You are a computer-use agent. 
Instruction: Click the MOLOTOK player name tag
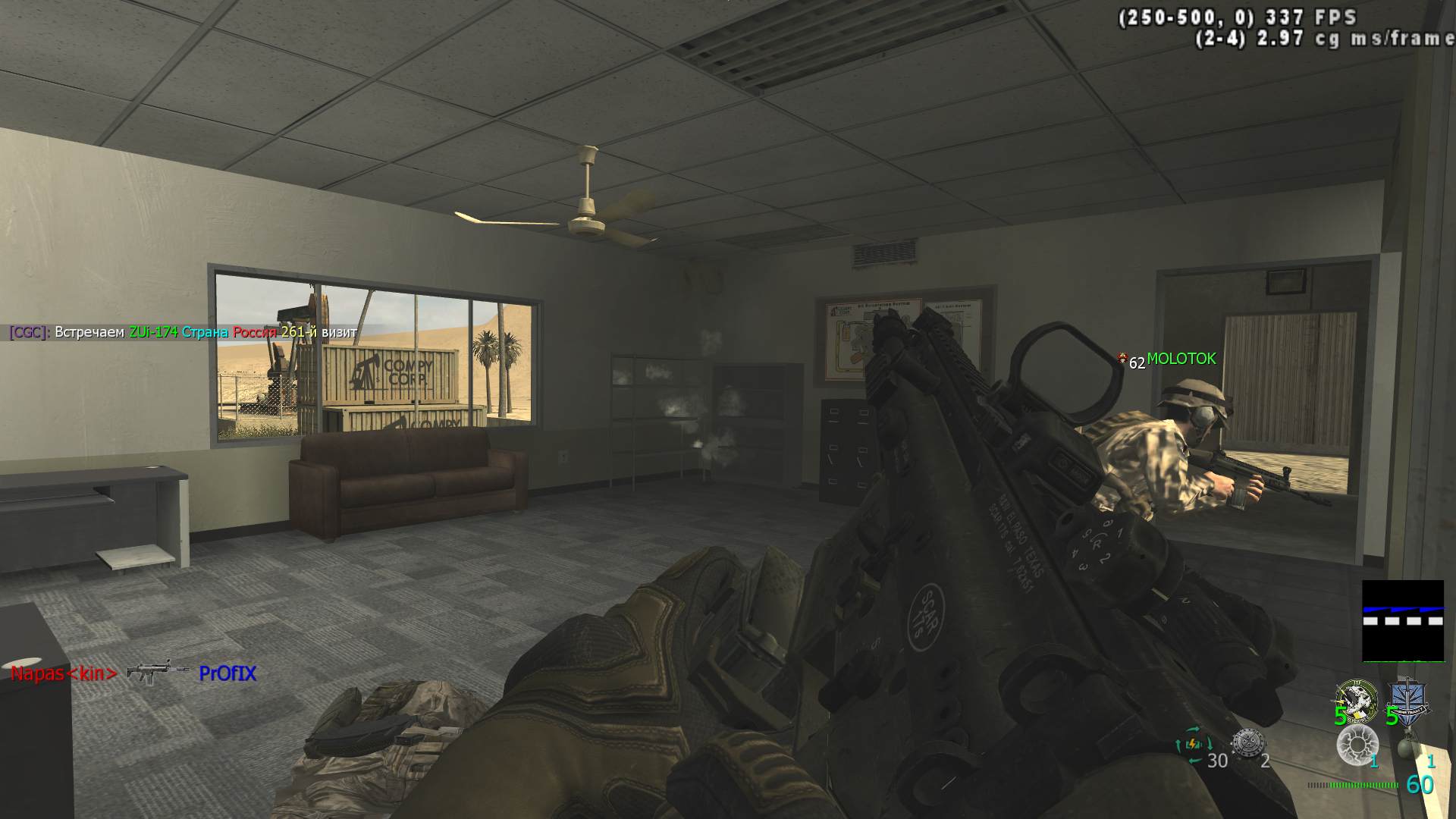[1181, 359]
